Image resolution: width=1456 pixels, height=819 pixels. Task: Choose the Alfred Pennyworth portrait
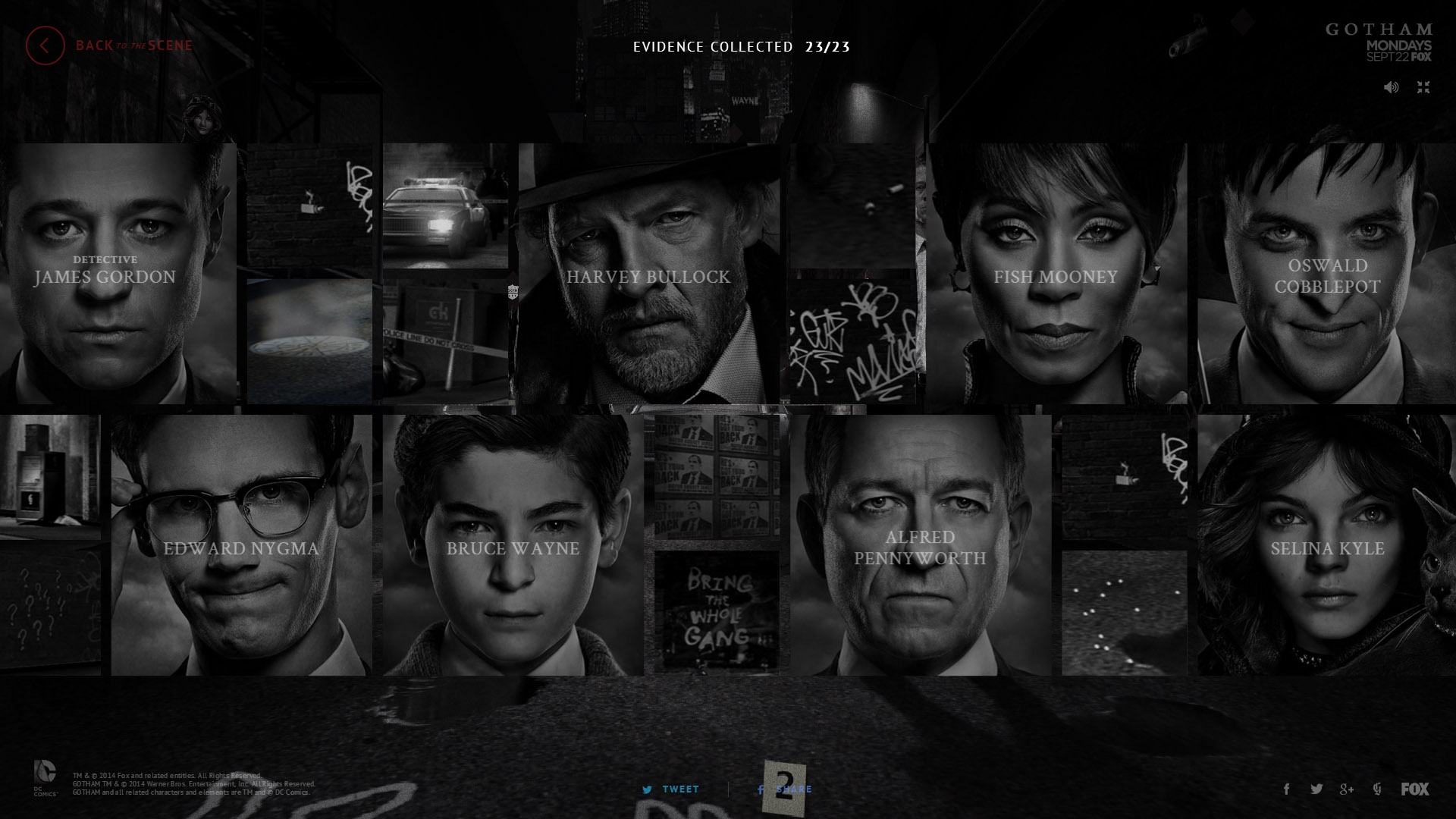tap(920, 544)
